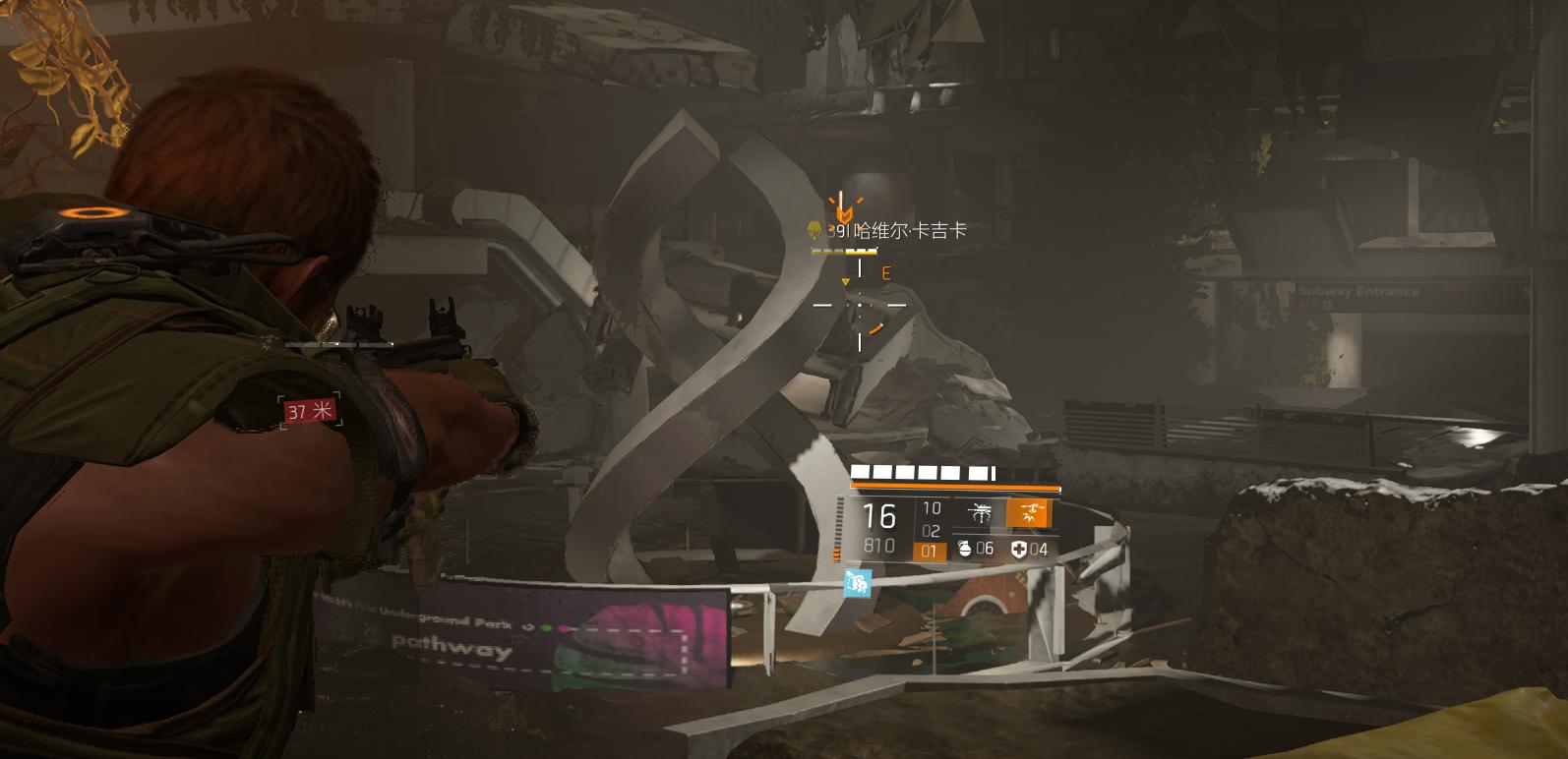Screen dimensions: 1568x759
Task: Click the orange enemy marker above the name
Action: pos(843,209)
